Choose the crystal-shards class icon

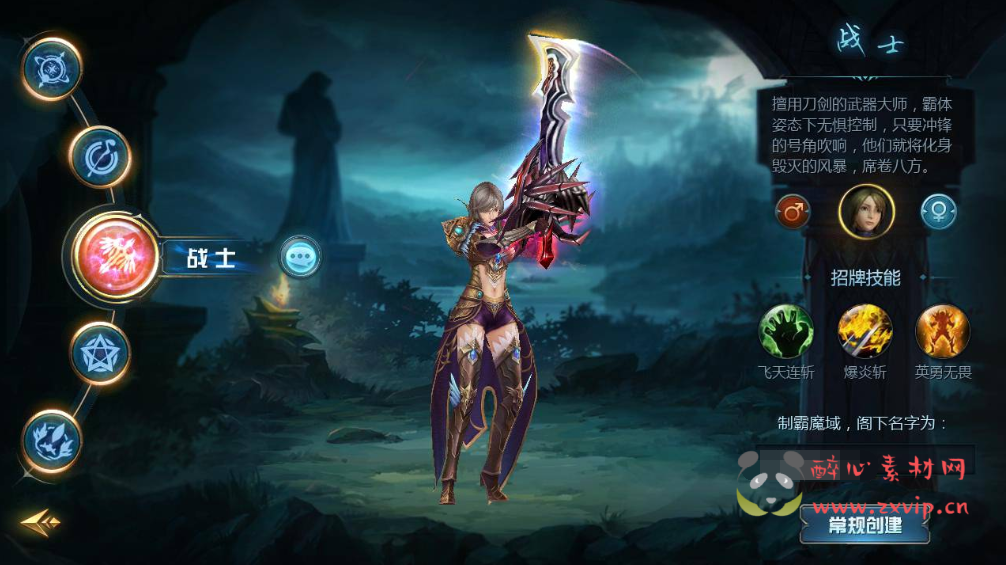pos(52,440)
